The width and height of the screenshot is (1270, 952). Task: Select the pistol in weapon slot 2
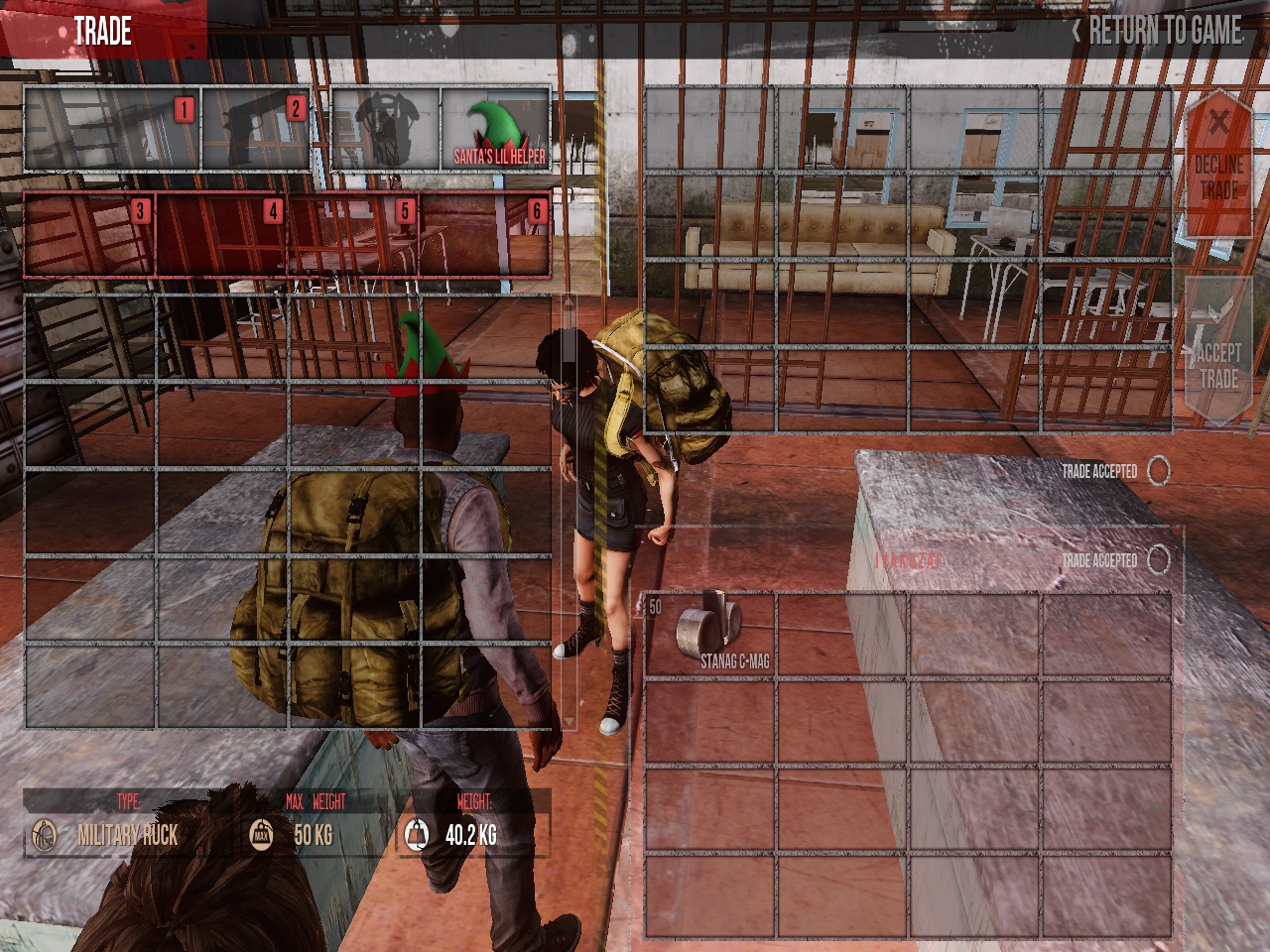(x=256, y=129)
